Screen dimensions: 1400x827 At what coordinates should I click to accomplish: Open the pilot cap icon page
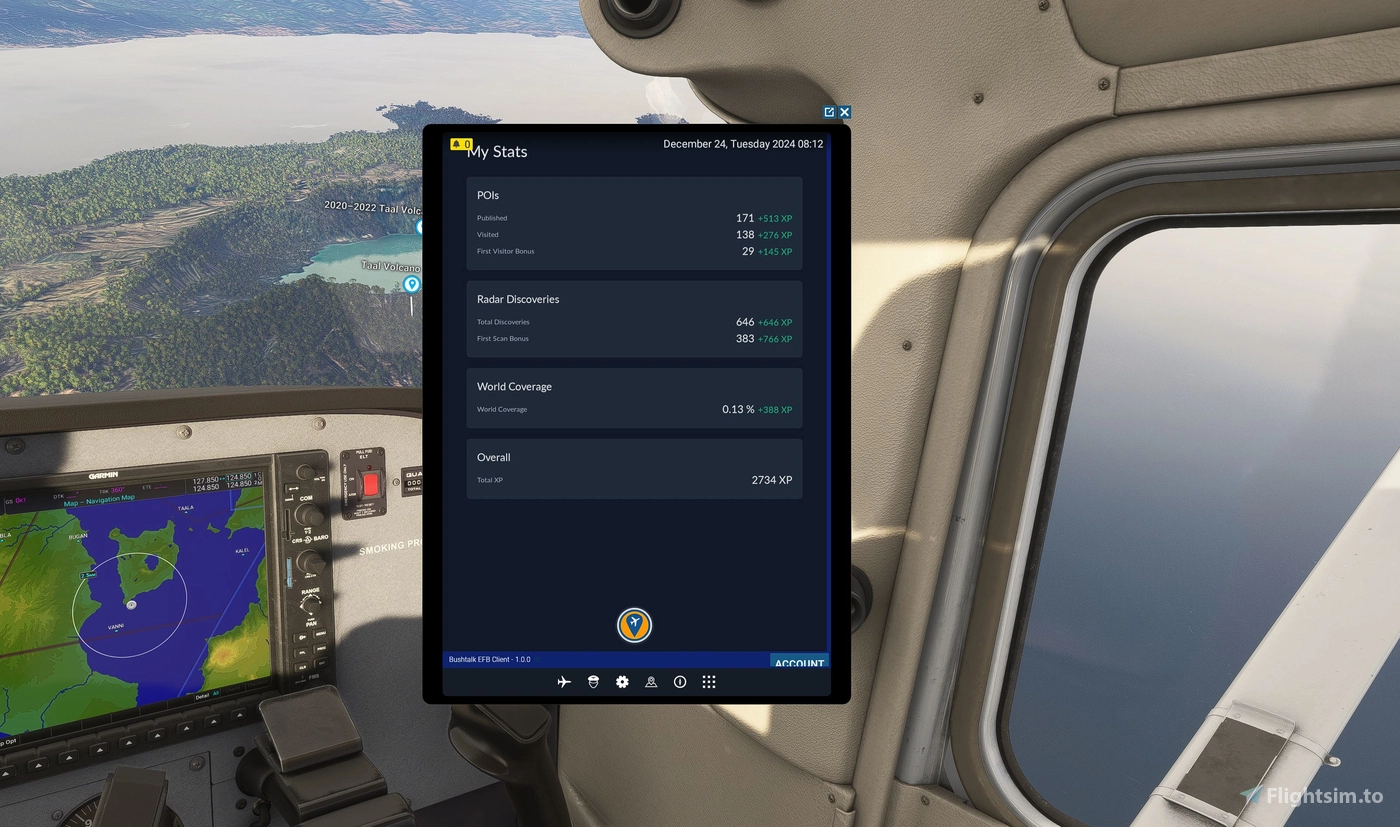click(593, 682)
